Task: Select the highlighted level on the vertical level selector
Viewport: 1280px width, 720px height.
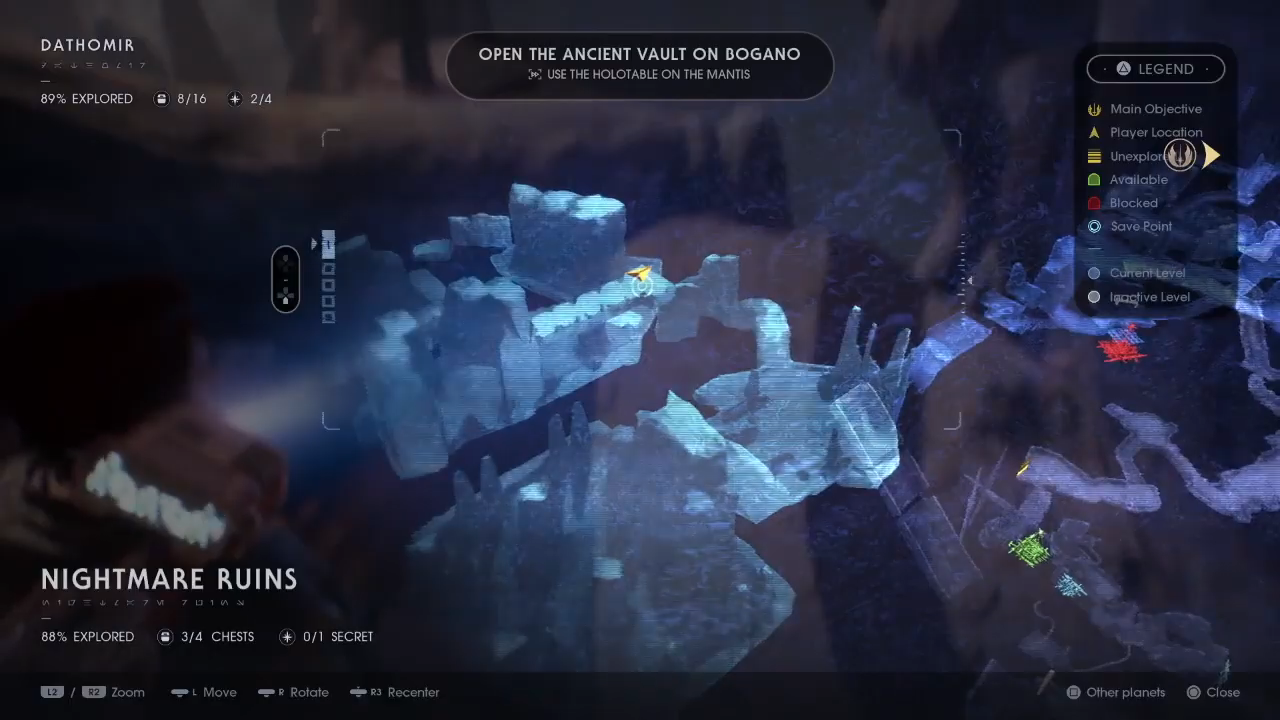Action: coord(328,245)
